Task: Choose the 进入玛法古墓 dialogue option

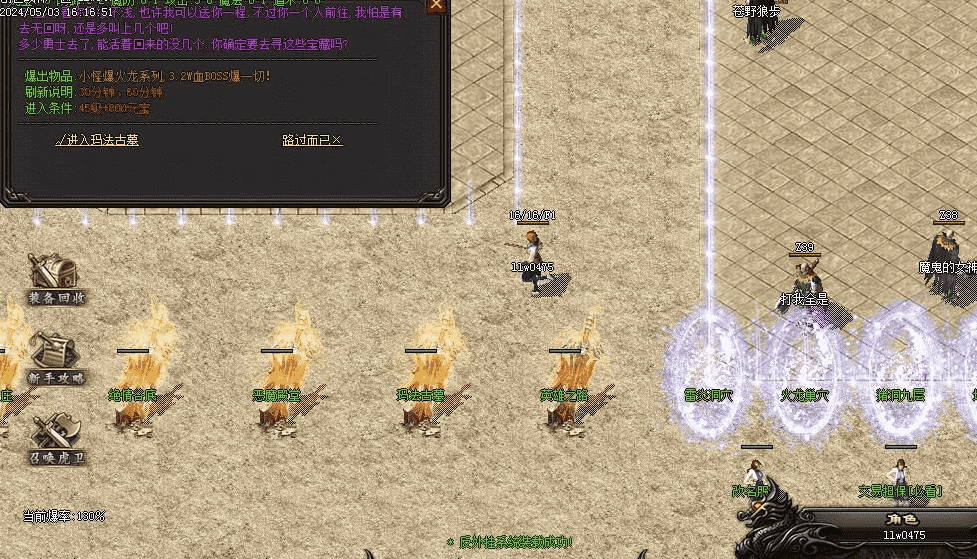Action: click(97, 141)
